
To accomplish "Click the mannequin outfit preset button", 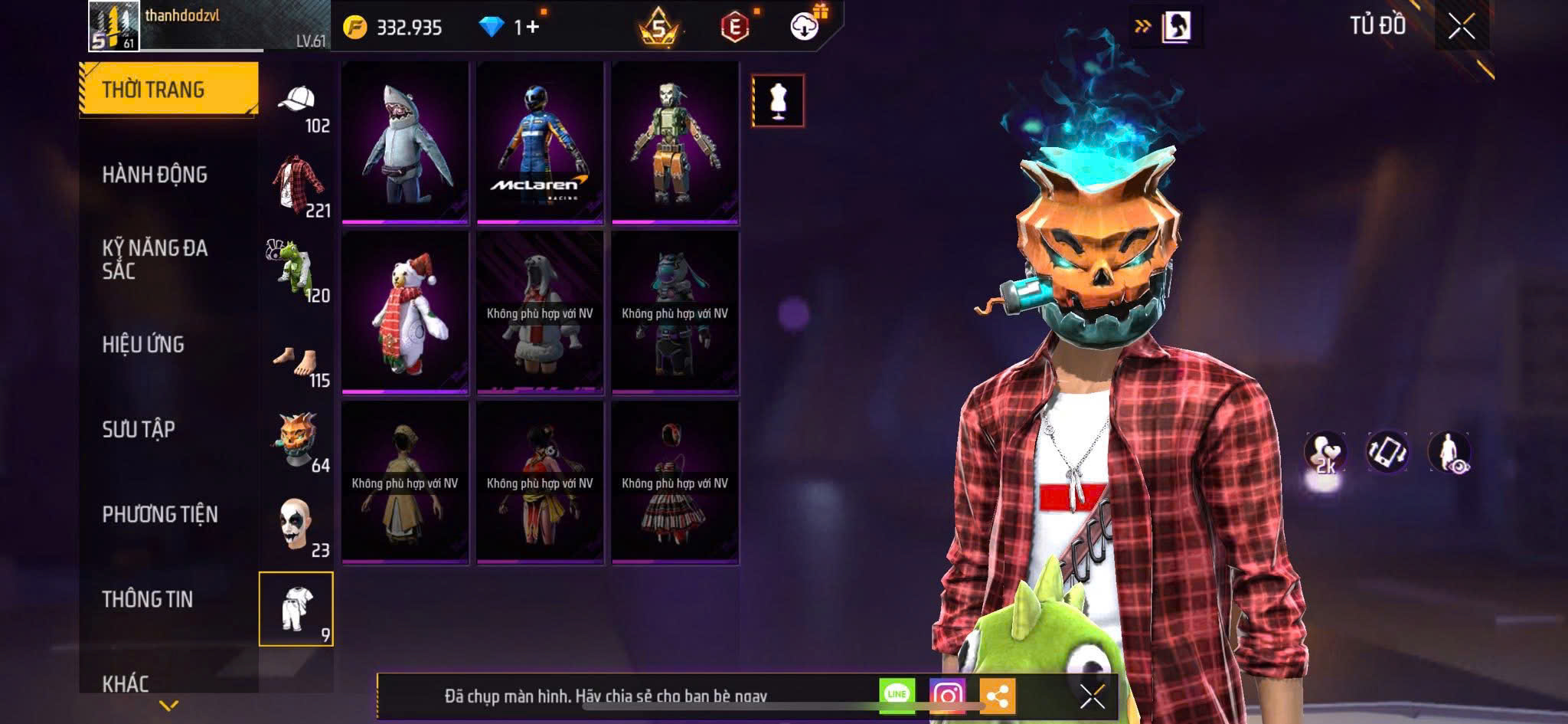I will pyautogui.click(x=778, y=100).
